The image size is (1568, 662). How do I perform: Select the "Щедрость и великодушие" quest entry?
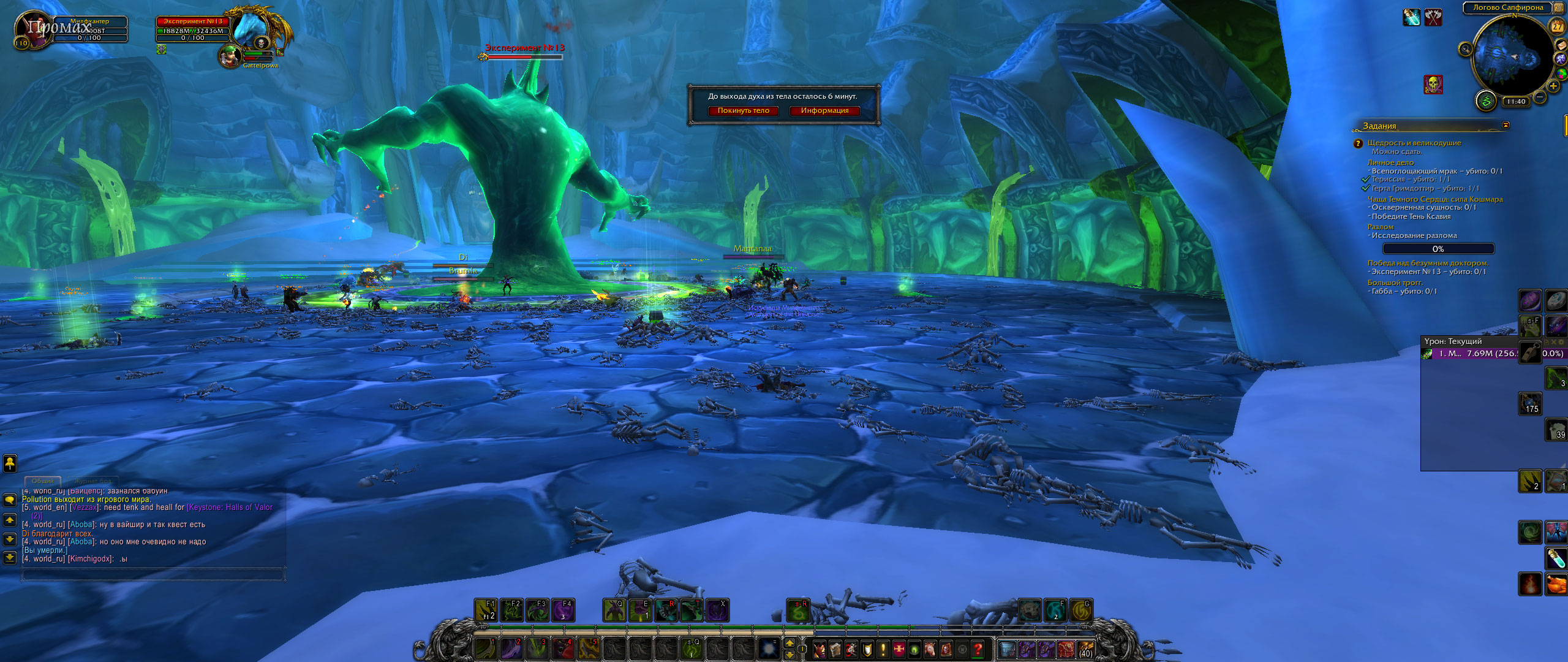pos(1414,143)
